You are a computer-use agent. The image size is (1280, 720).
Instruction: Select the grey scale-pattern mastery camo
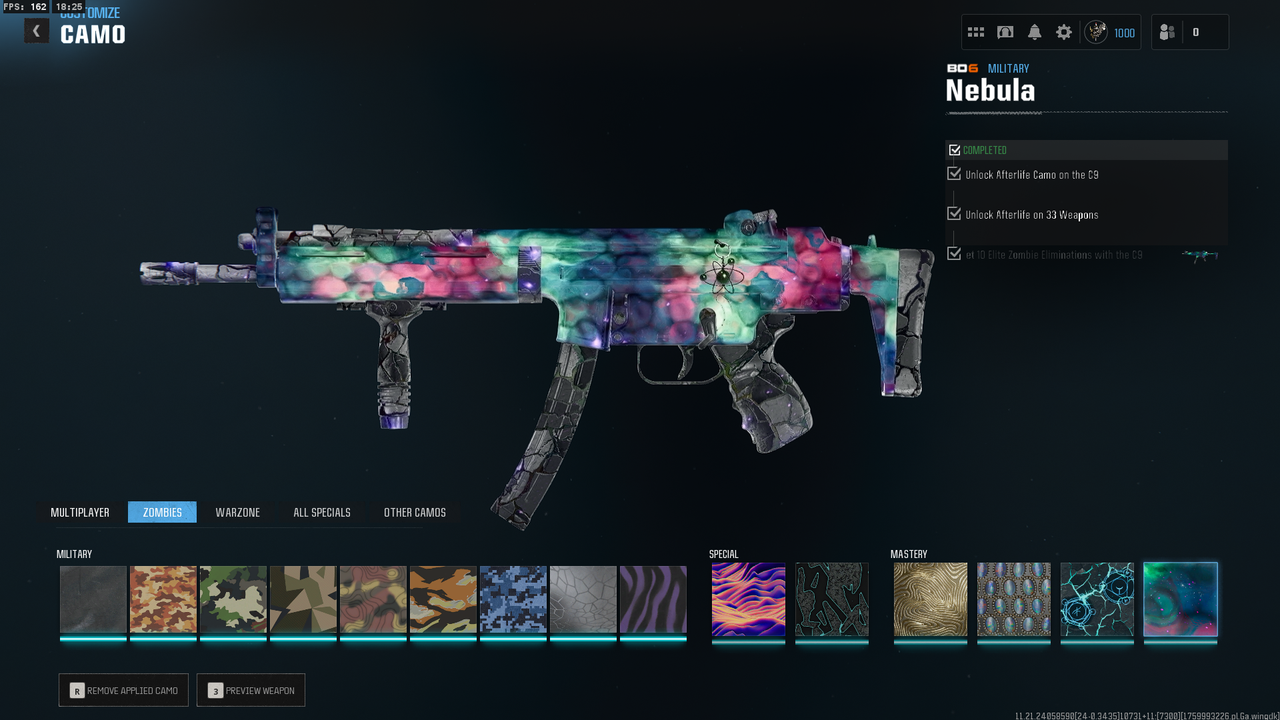pyautogui.click(x=1014, y=599)
